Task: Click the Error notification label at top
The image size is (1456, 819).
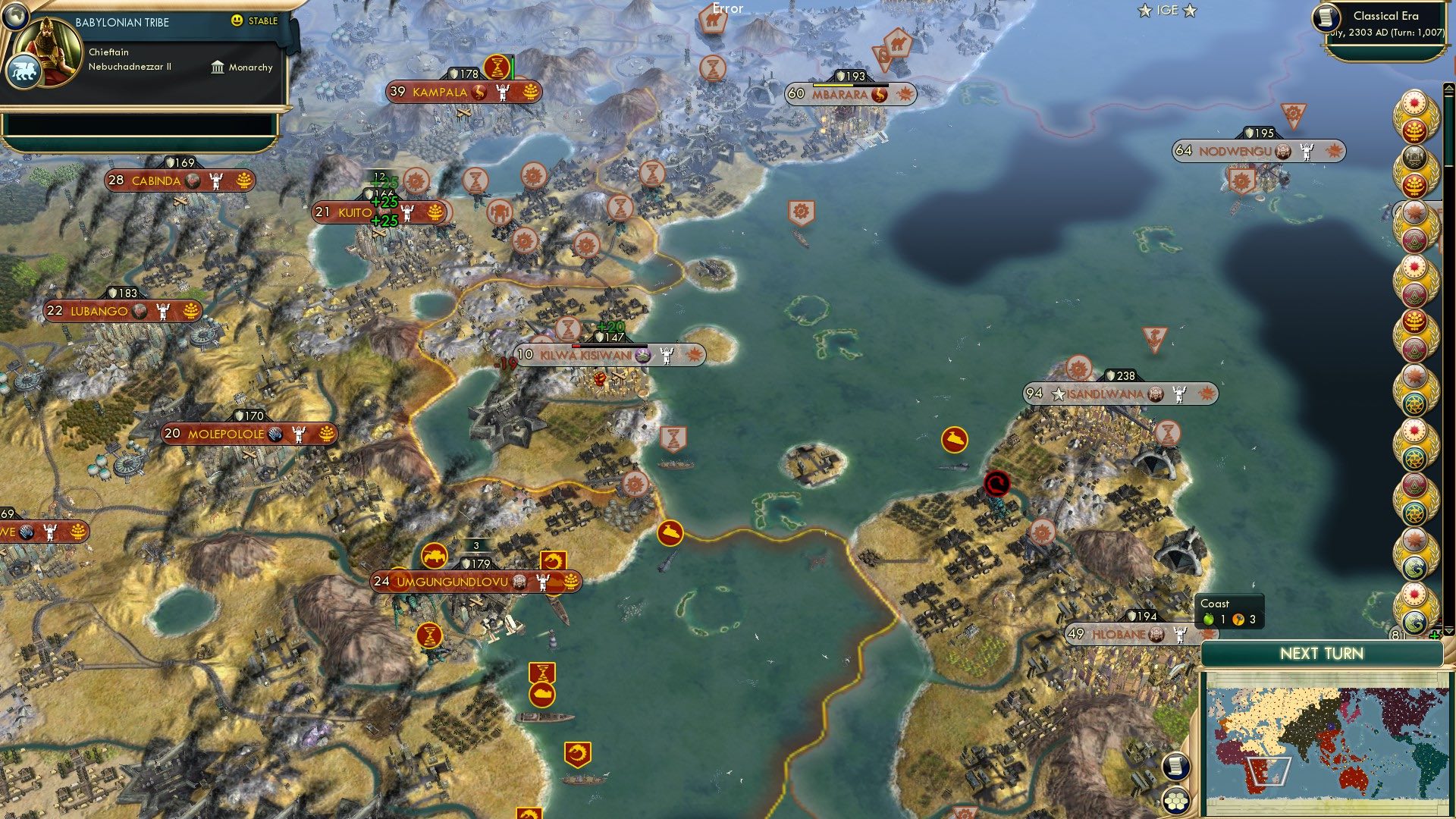Action: point(726,9)
